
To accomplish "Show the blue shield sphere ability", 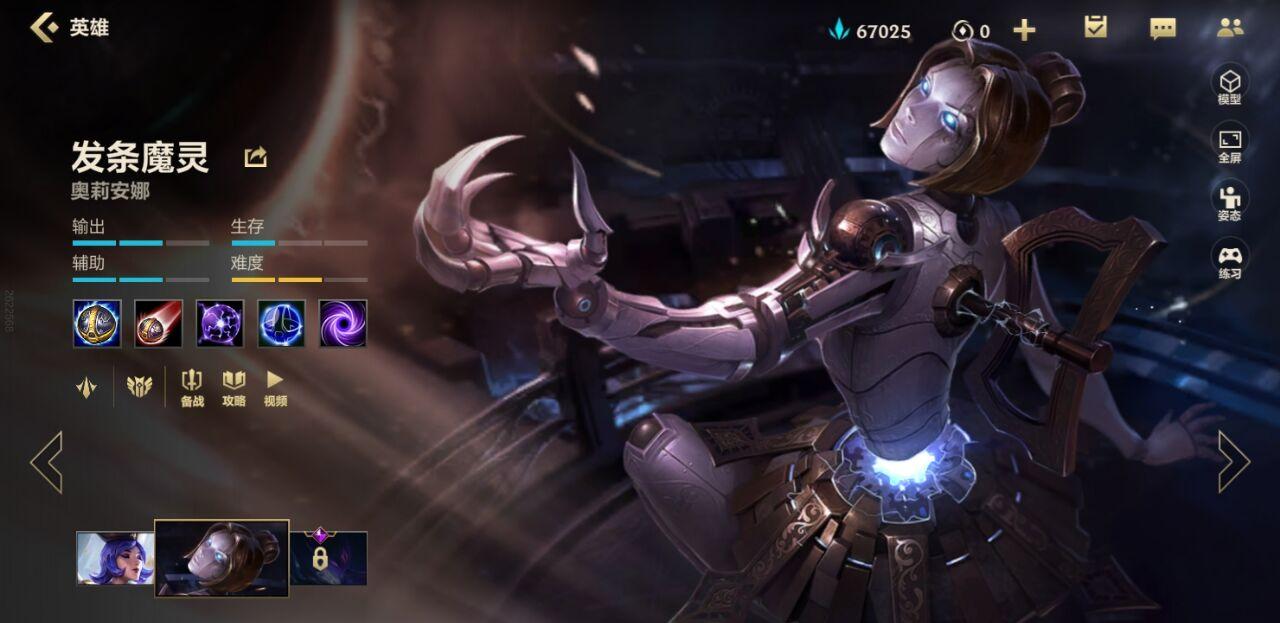I will pos(281,323).
